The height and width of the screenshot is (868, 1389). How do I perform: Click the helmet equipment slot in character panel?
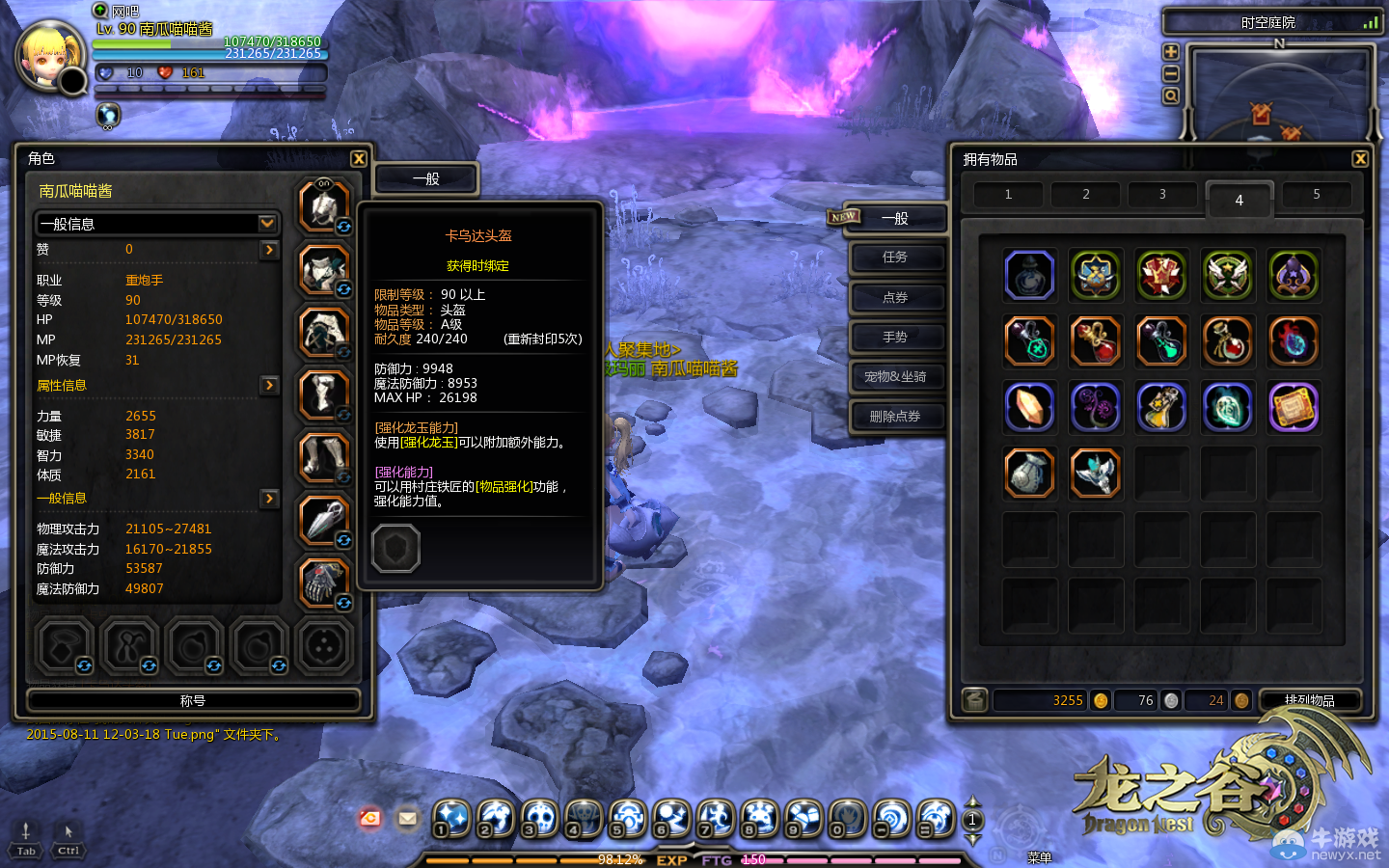(x=323, y=205)
